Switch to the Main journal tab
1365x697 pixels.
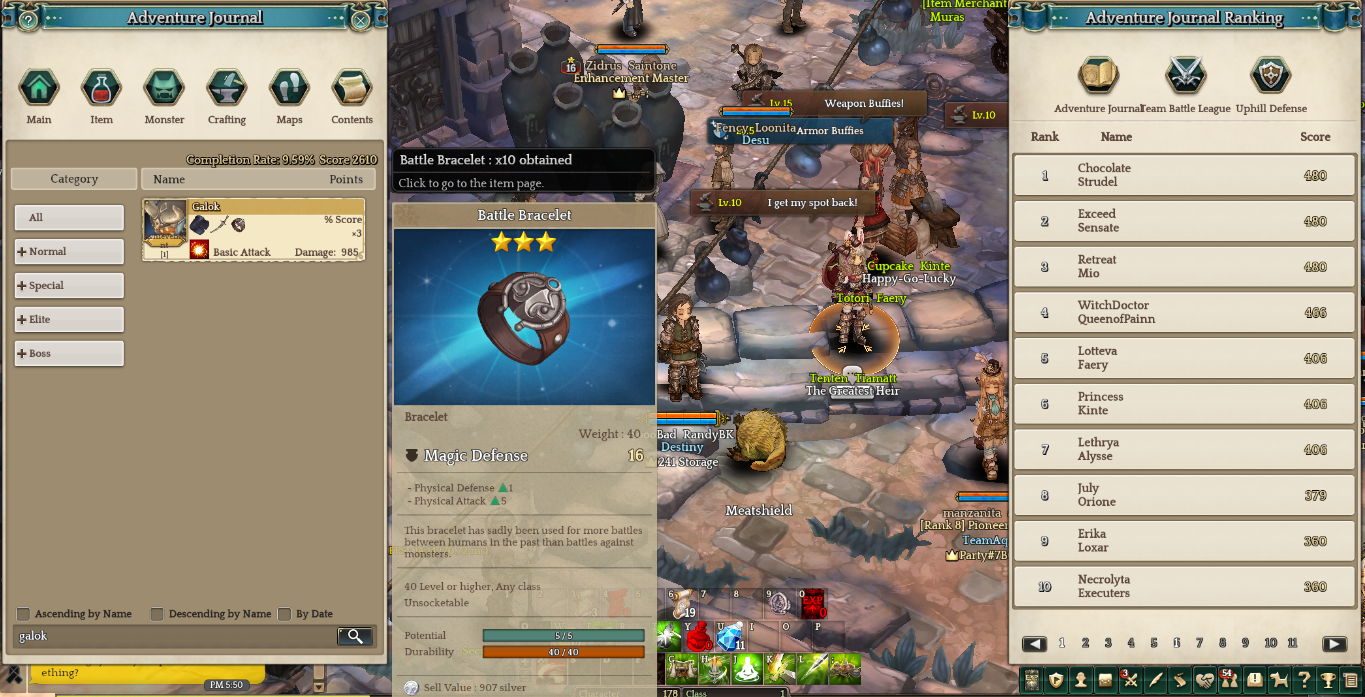click(39, 89)
